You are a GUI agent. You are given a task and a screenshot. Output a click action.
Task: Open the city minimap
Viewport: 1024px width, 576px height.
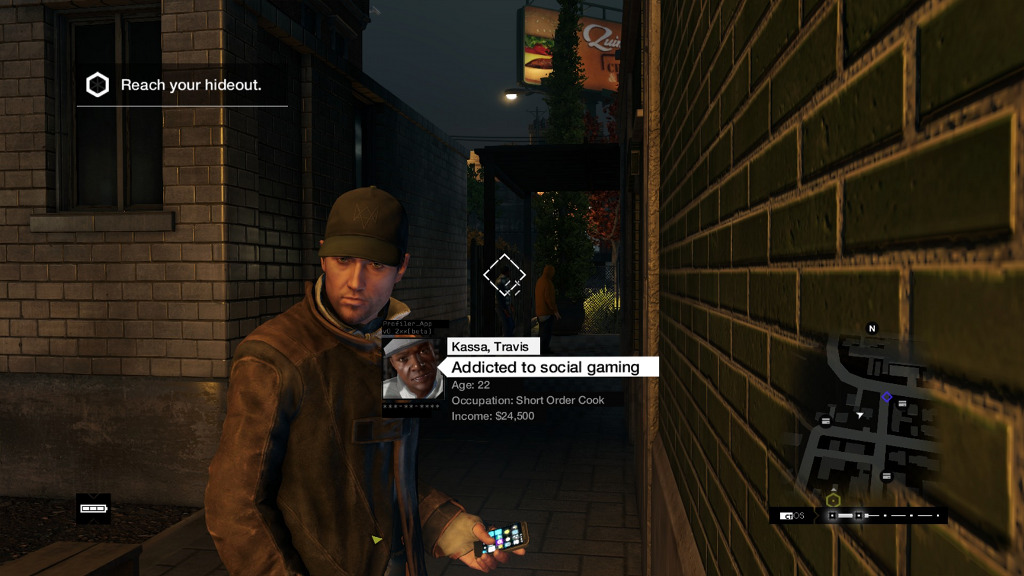[x=868, y=418]
